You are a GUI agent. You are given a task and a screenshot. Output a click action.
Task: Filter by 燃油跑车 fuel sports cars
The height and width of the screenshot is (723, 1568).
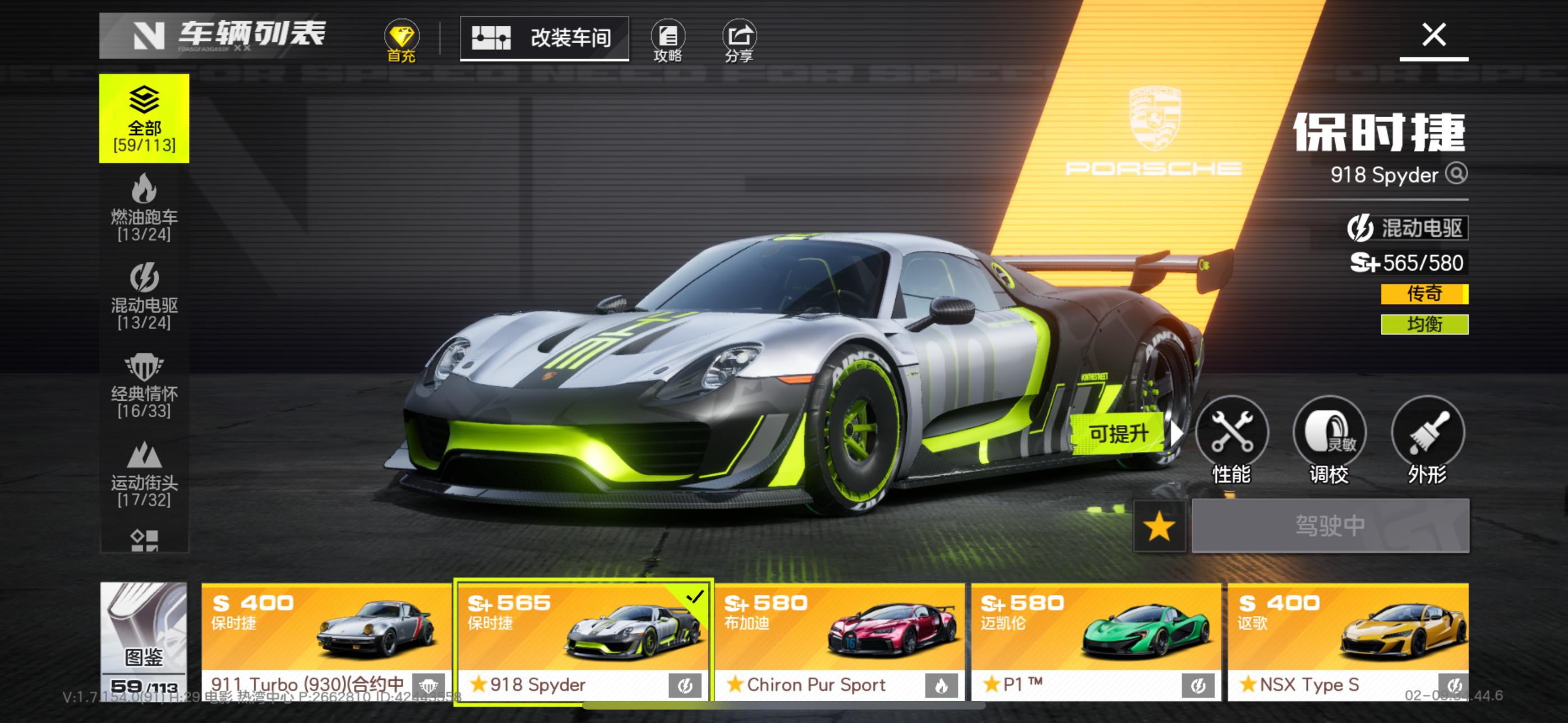(x=144, y=207)
